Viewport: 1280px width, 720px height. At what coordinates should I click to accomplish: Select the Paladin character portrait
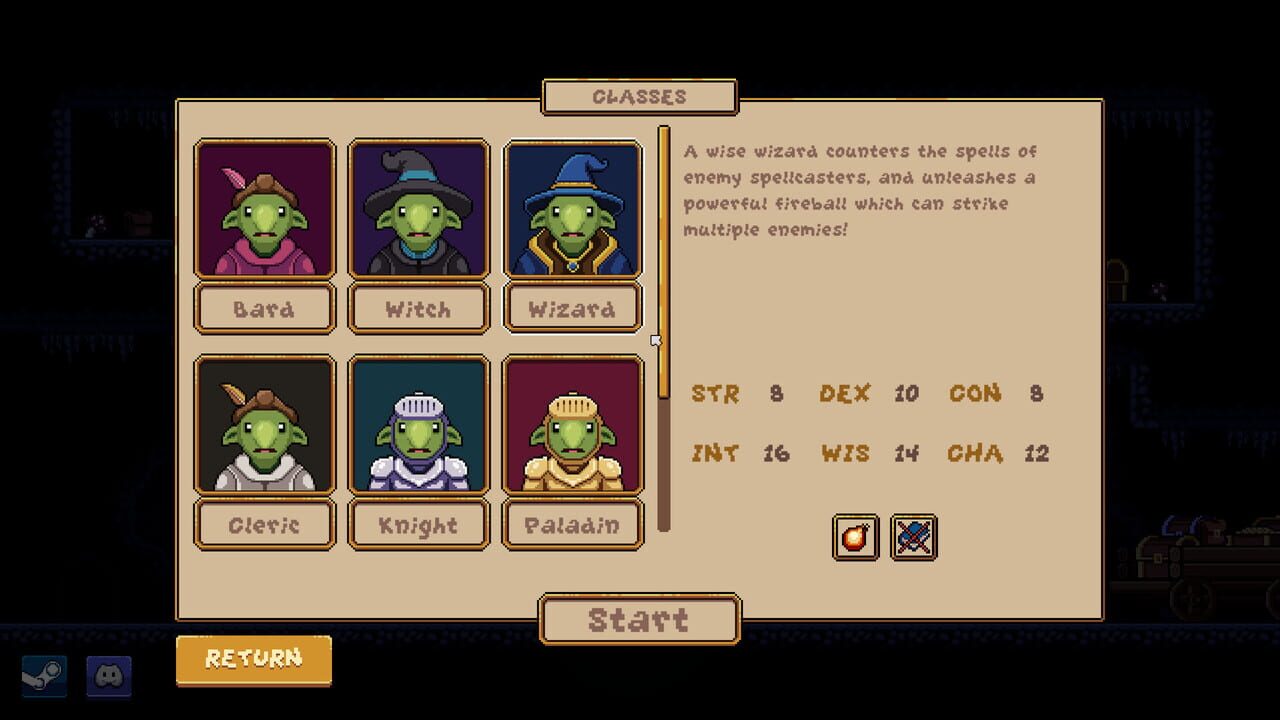click(x=573, y=425)
